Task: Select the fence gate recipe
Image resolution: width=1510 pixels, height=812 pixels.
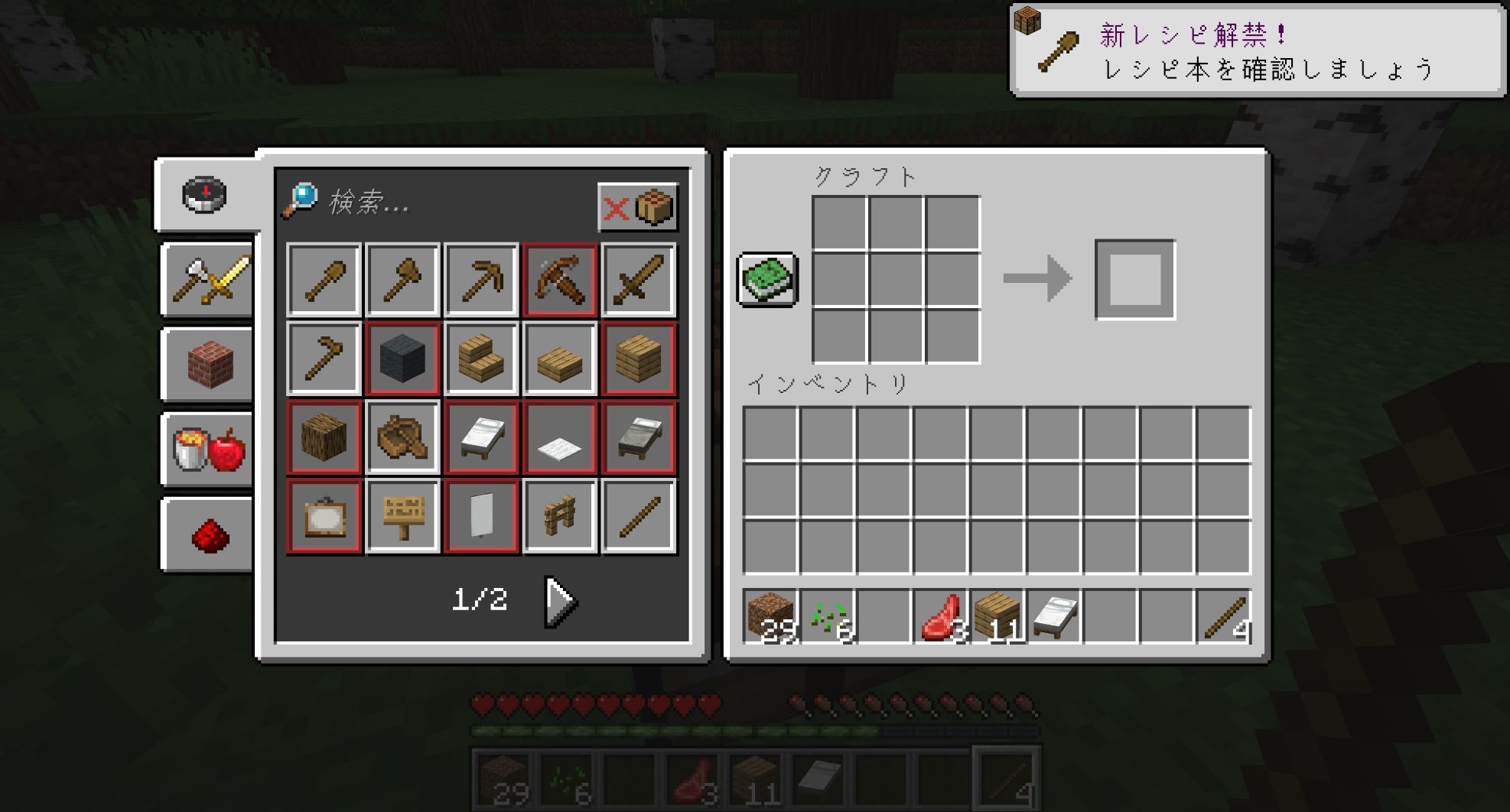Action: (x=559, y=516)
